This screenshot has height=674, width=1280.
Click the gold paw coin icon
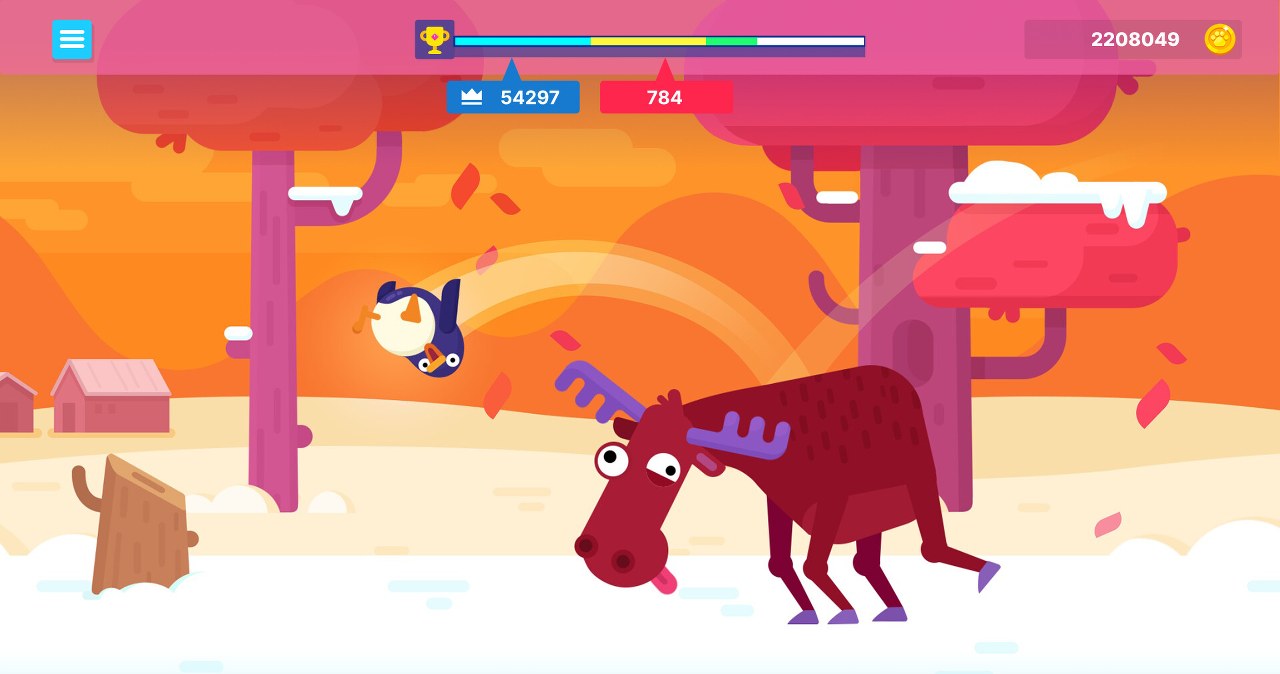click(x=1220, y=39)
